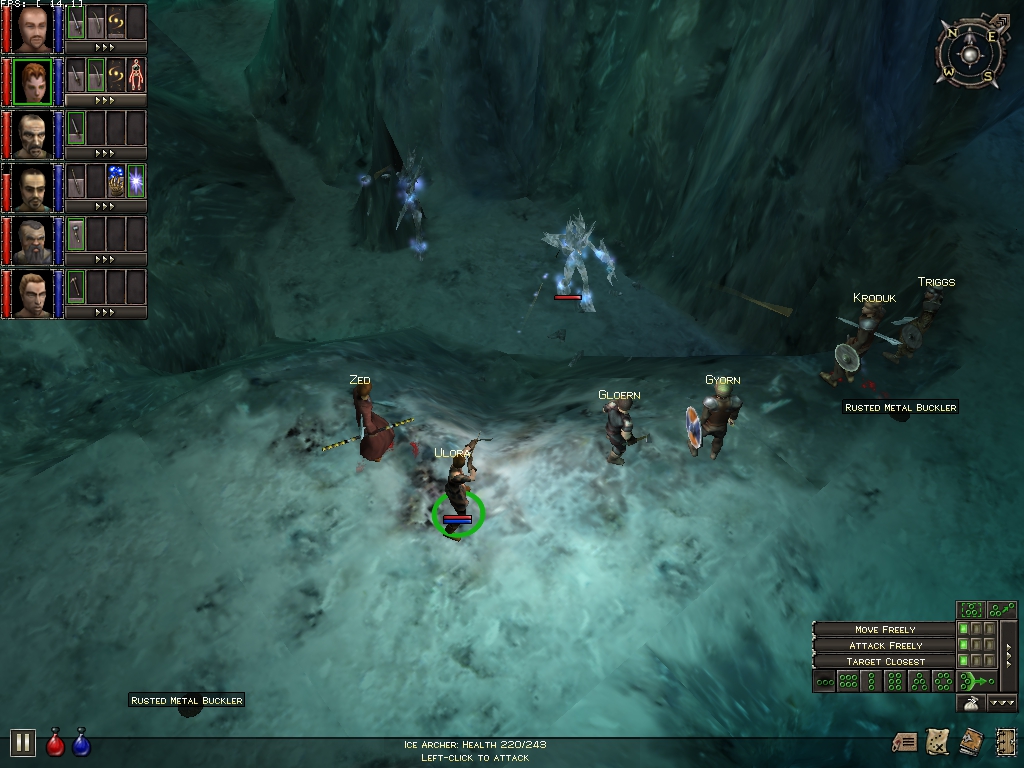
Task: Click the Attack Freely order bar
Action: 884,645
